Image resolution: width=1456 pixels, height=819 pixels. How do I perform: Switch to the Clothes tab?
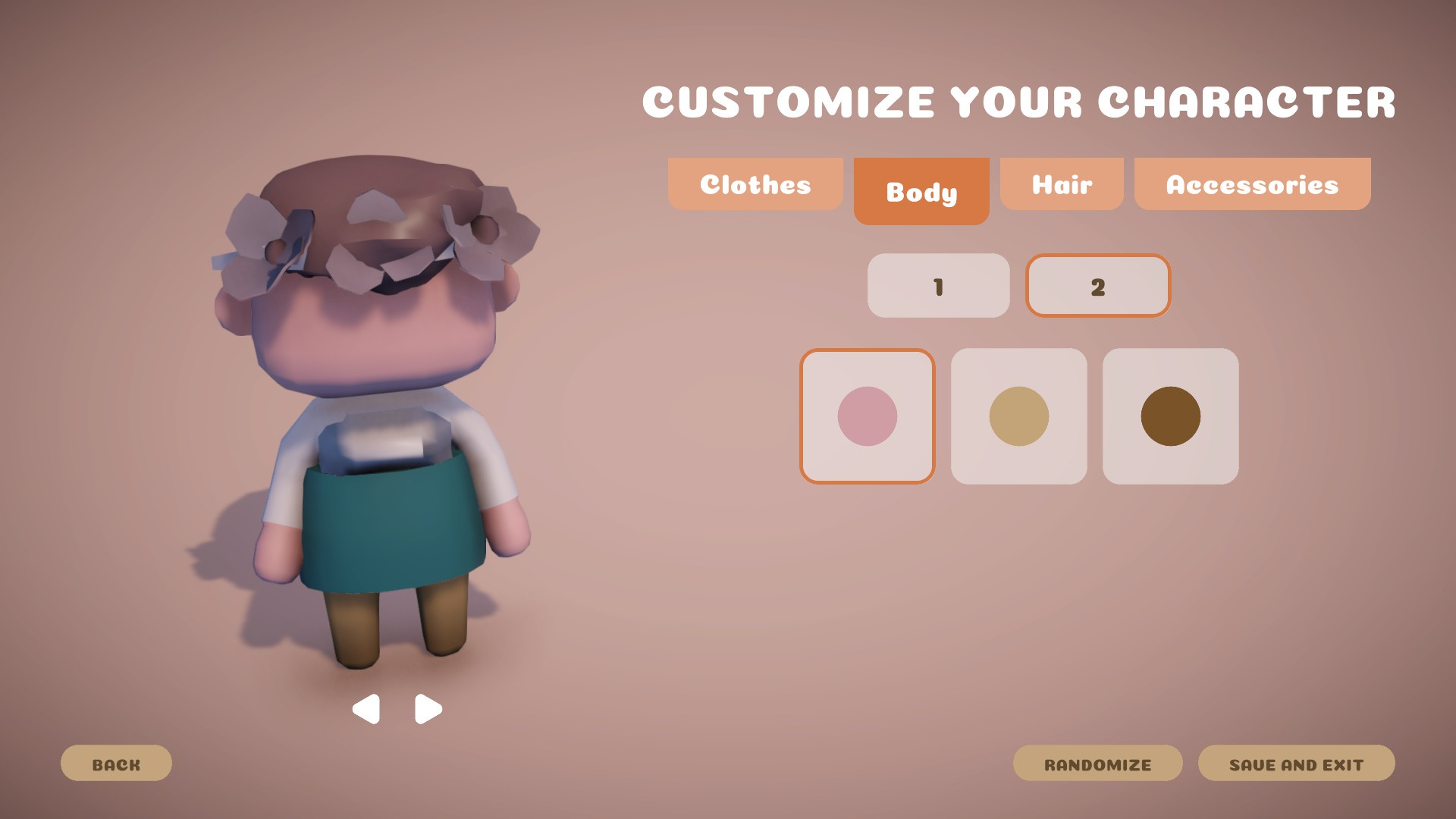(755, 184)
